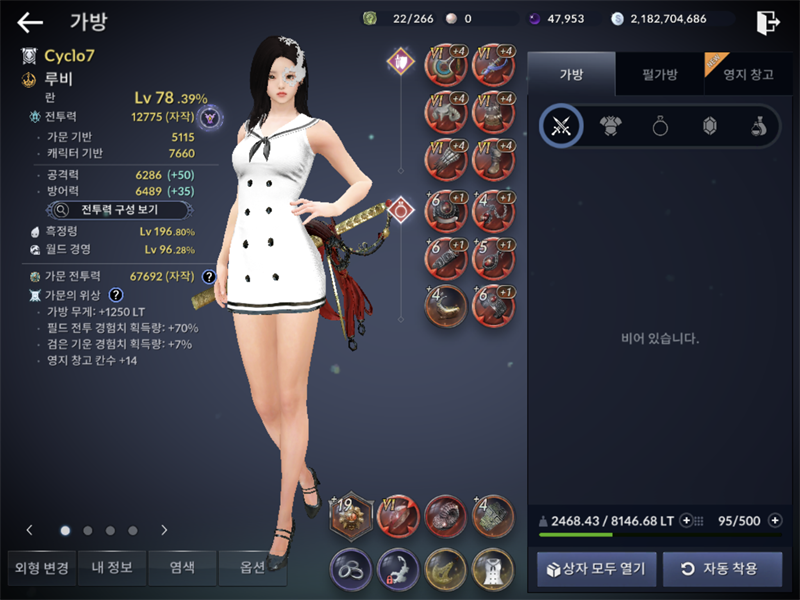The height and width of the screenshot is (600, 800).
Task: Go back using the arrow button
Action: click(x=30, y=22)
